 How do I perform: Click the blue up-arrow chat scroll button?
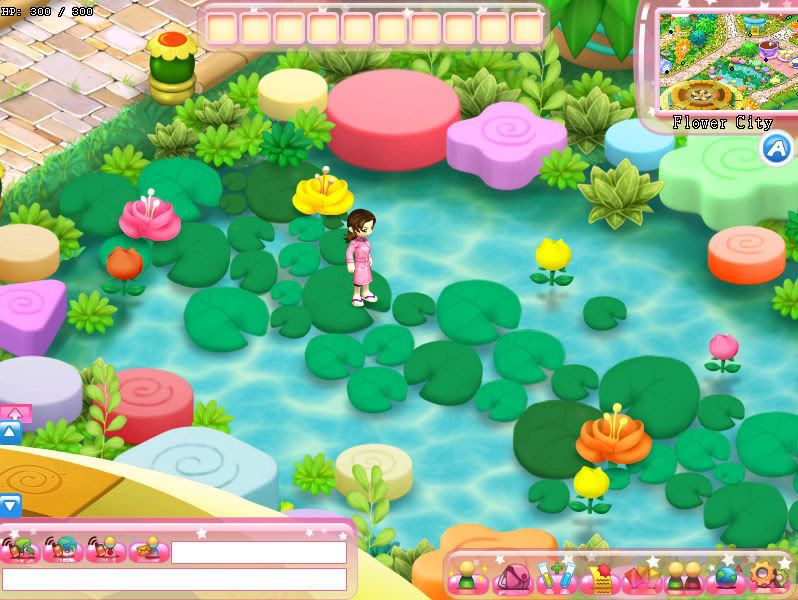click(10, 433)
